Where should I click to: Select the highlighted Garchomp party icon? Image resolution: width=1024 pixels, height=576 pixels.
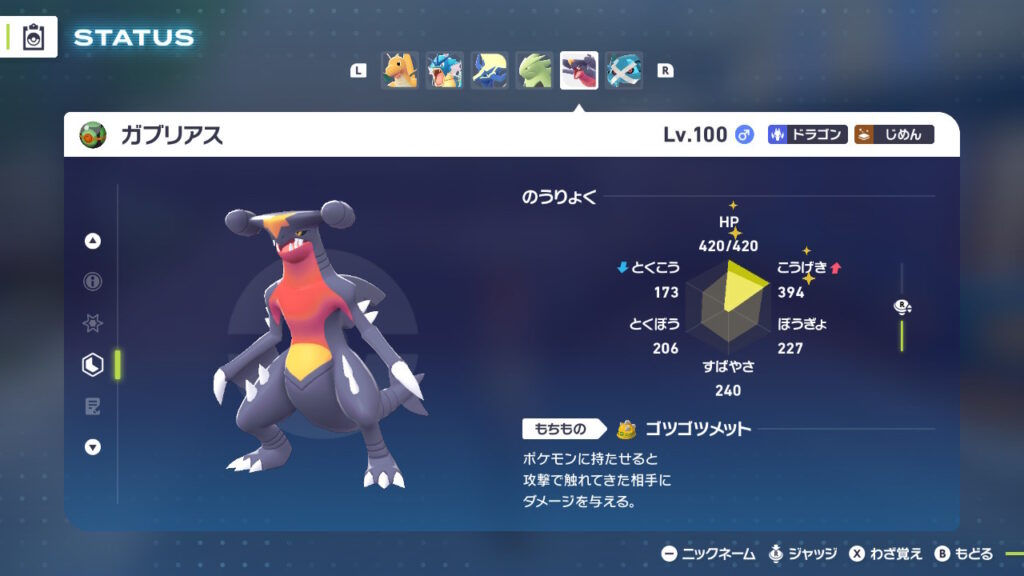tap(579, 71)
